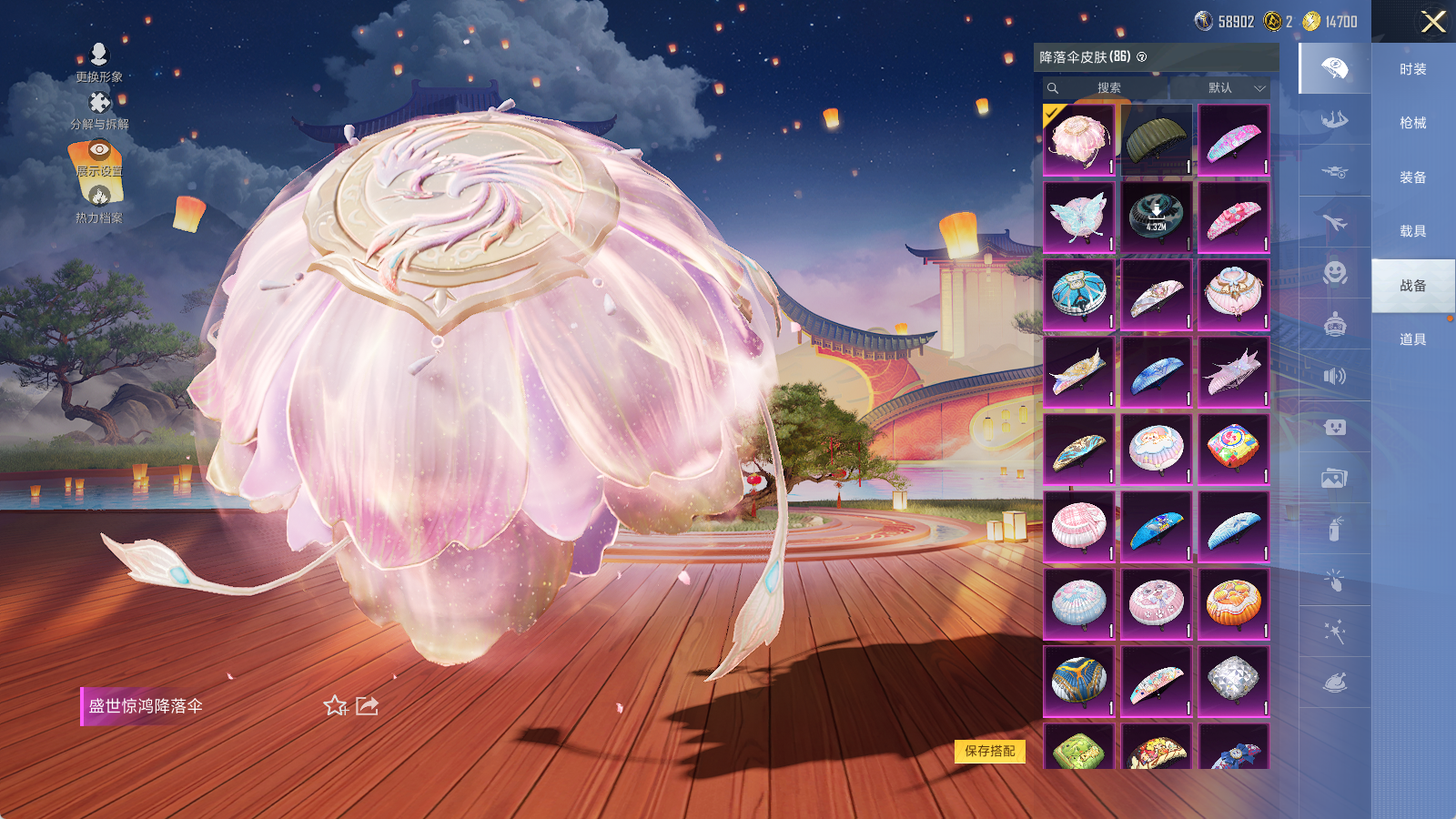Pick the silver diamond parachute skin
Image resolution: width=1456 pixels, height=819 pixels.
tap(1233, 681)
